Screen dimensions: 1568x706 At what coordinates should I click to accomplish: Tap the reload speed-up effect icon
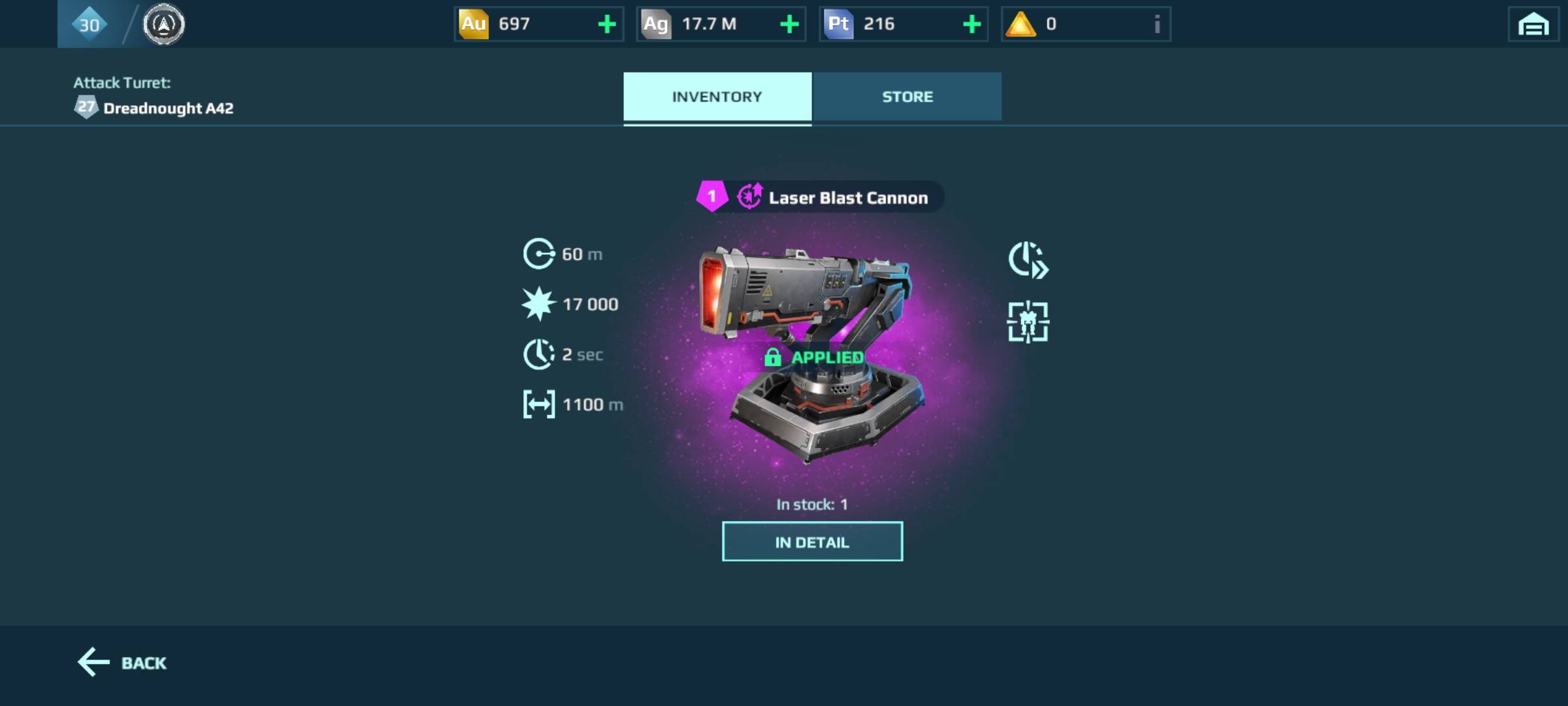pyautogui.click(x=1028, y=260)
